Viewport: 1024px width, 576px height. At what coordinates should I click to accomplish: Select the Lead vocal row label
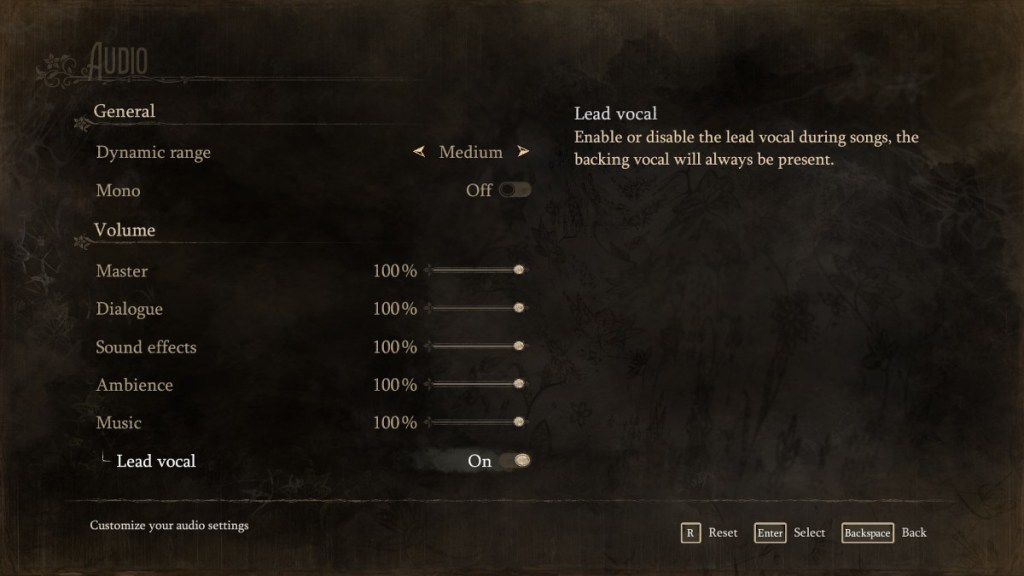(x=156, y=461)
